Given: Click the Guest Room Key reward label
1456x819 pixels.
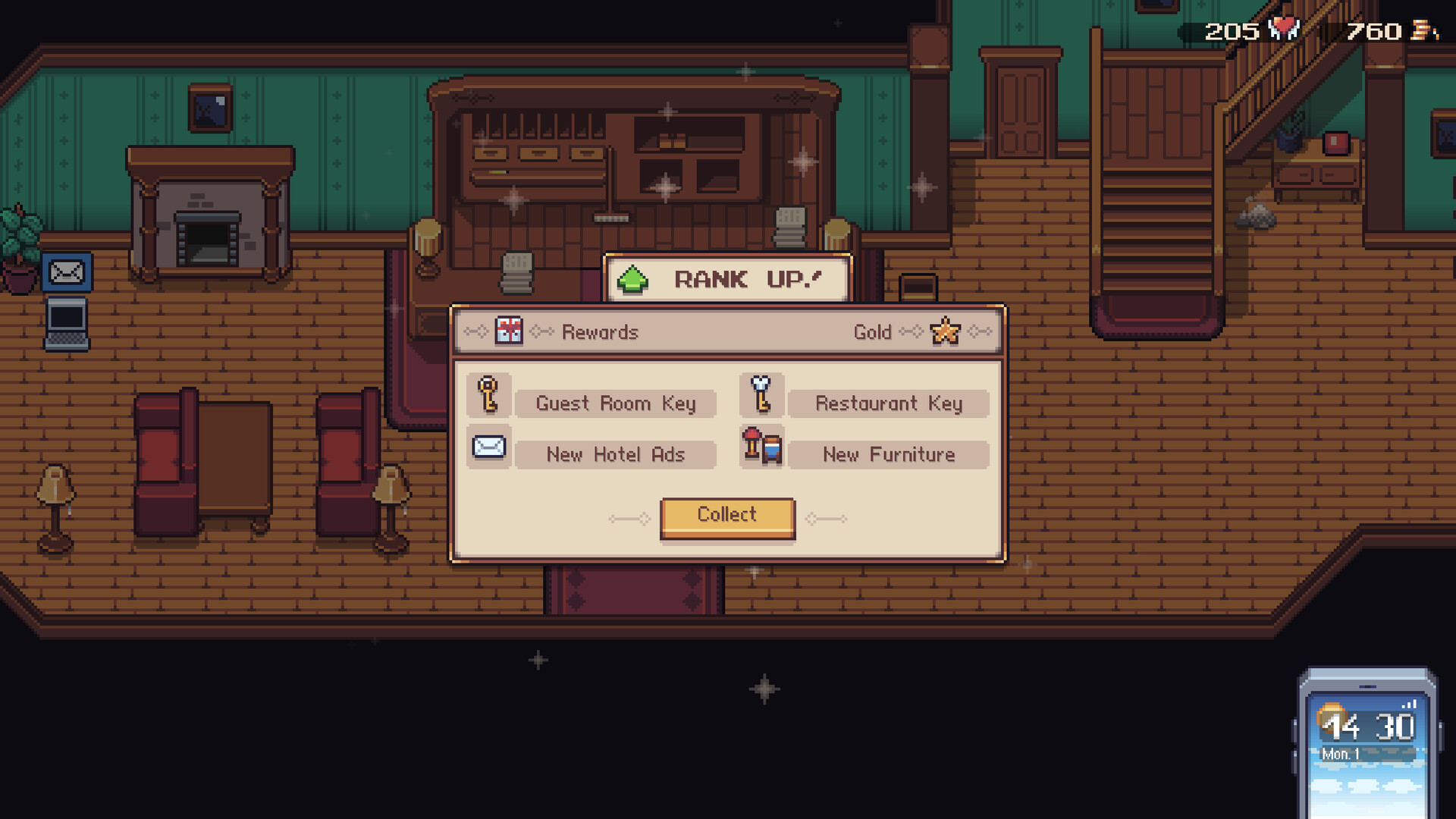Looking at the screenshot, I should 615,403.
